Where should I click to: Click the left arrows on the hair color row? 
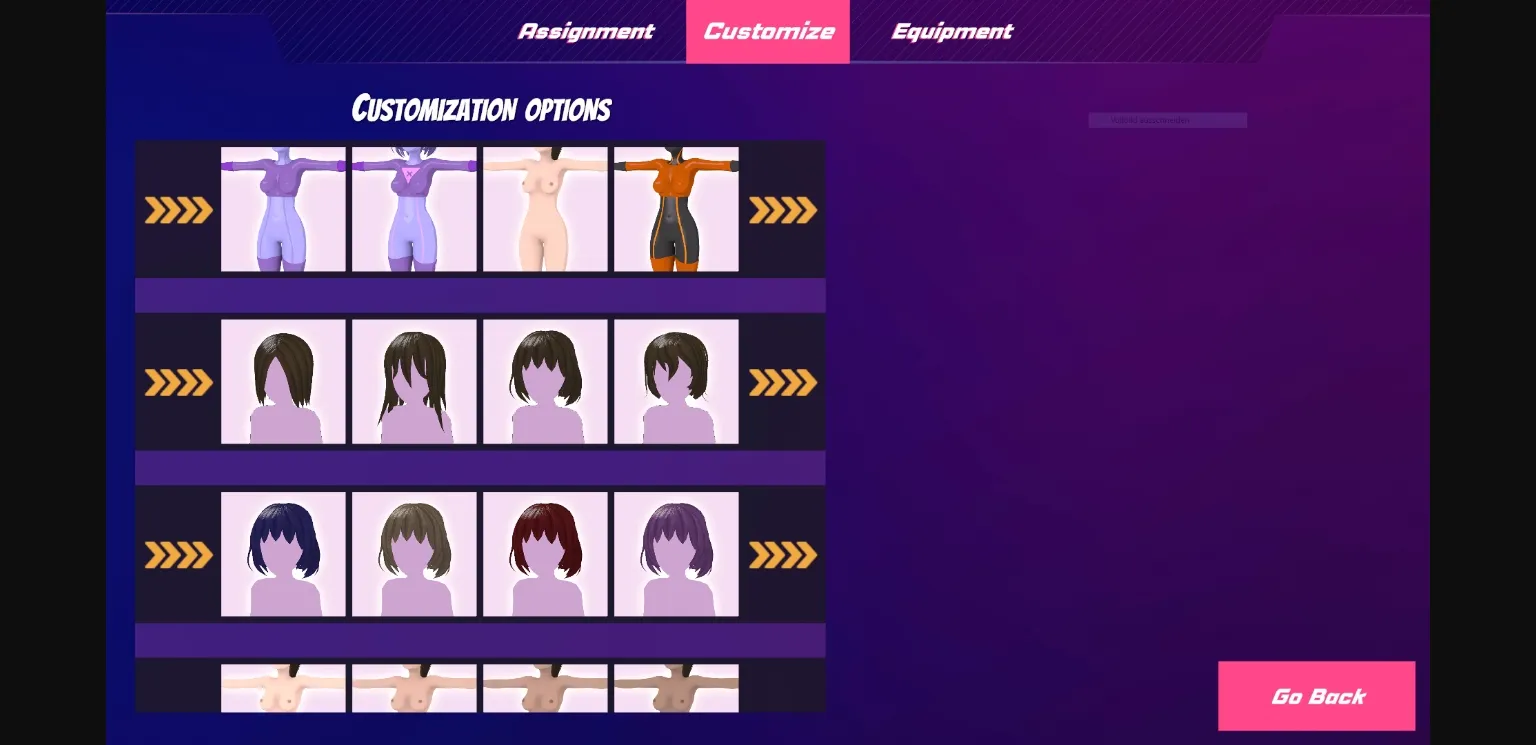tap(179, 555)
